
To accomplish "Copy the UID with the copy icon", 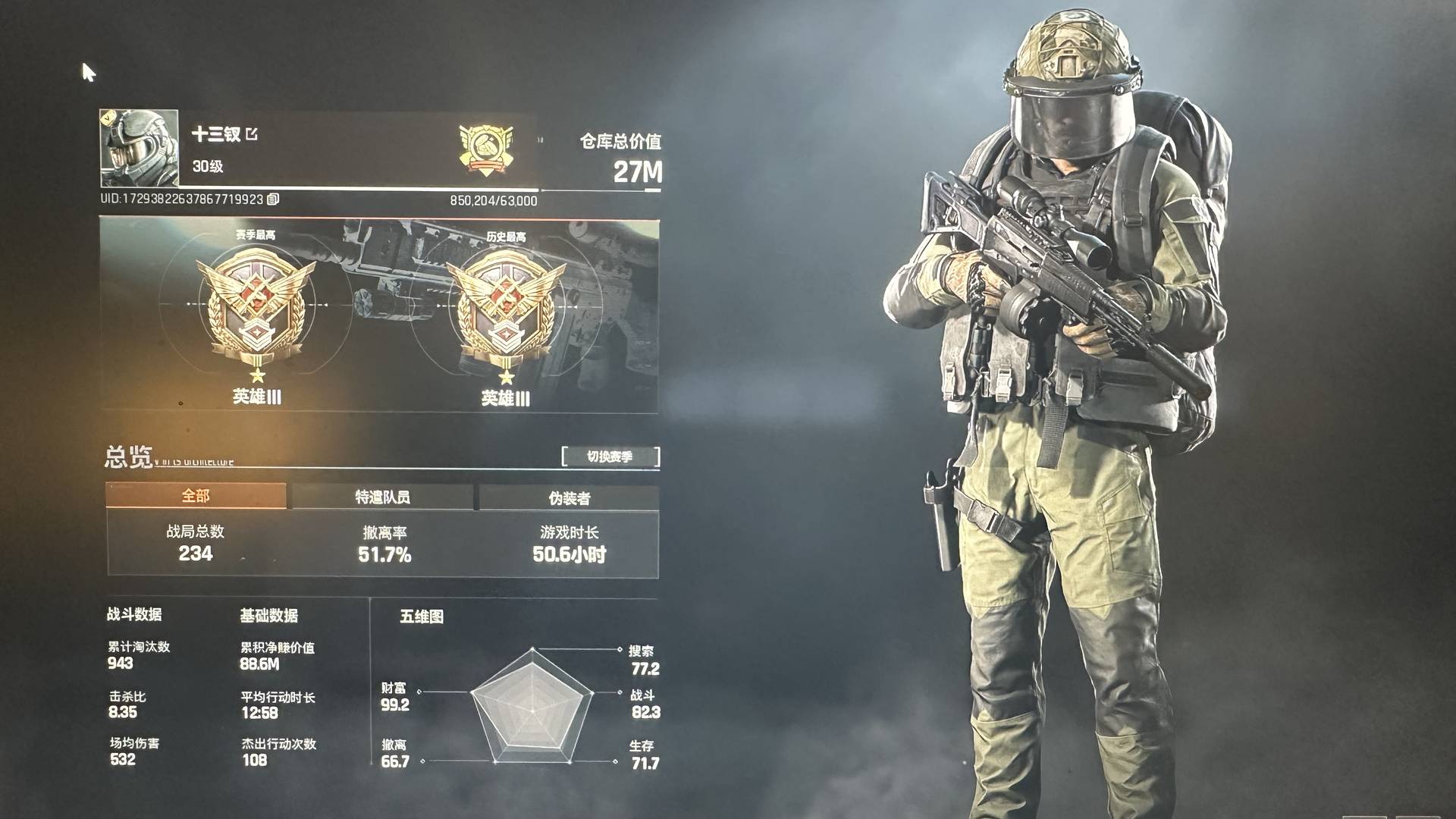I will 273,199.
